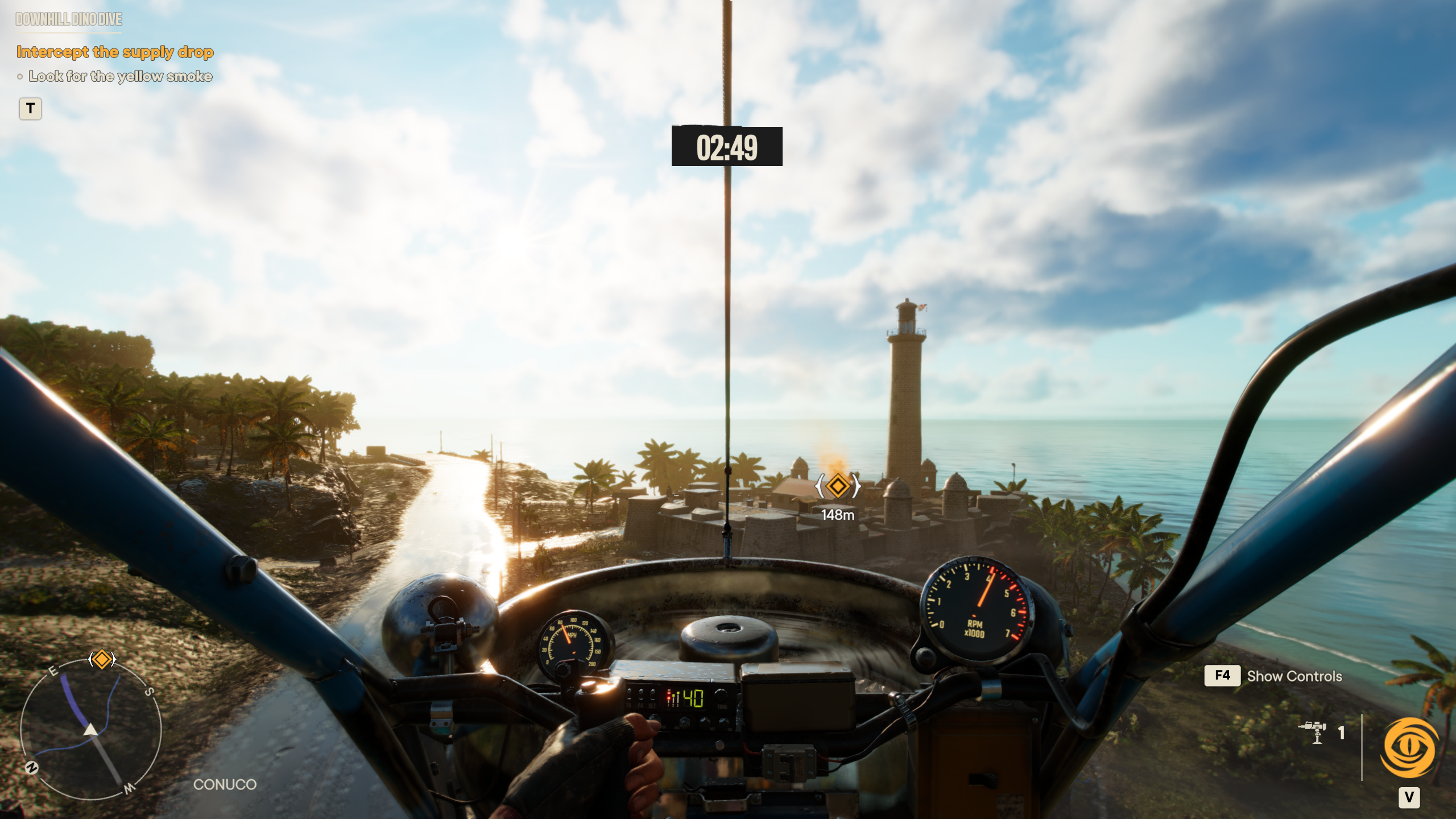Viewport: 1456px width, 819px height.
Task: Click the T key prompt icon
Action: coord(31,109)
